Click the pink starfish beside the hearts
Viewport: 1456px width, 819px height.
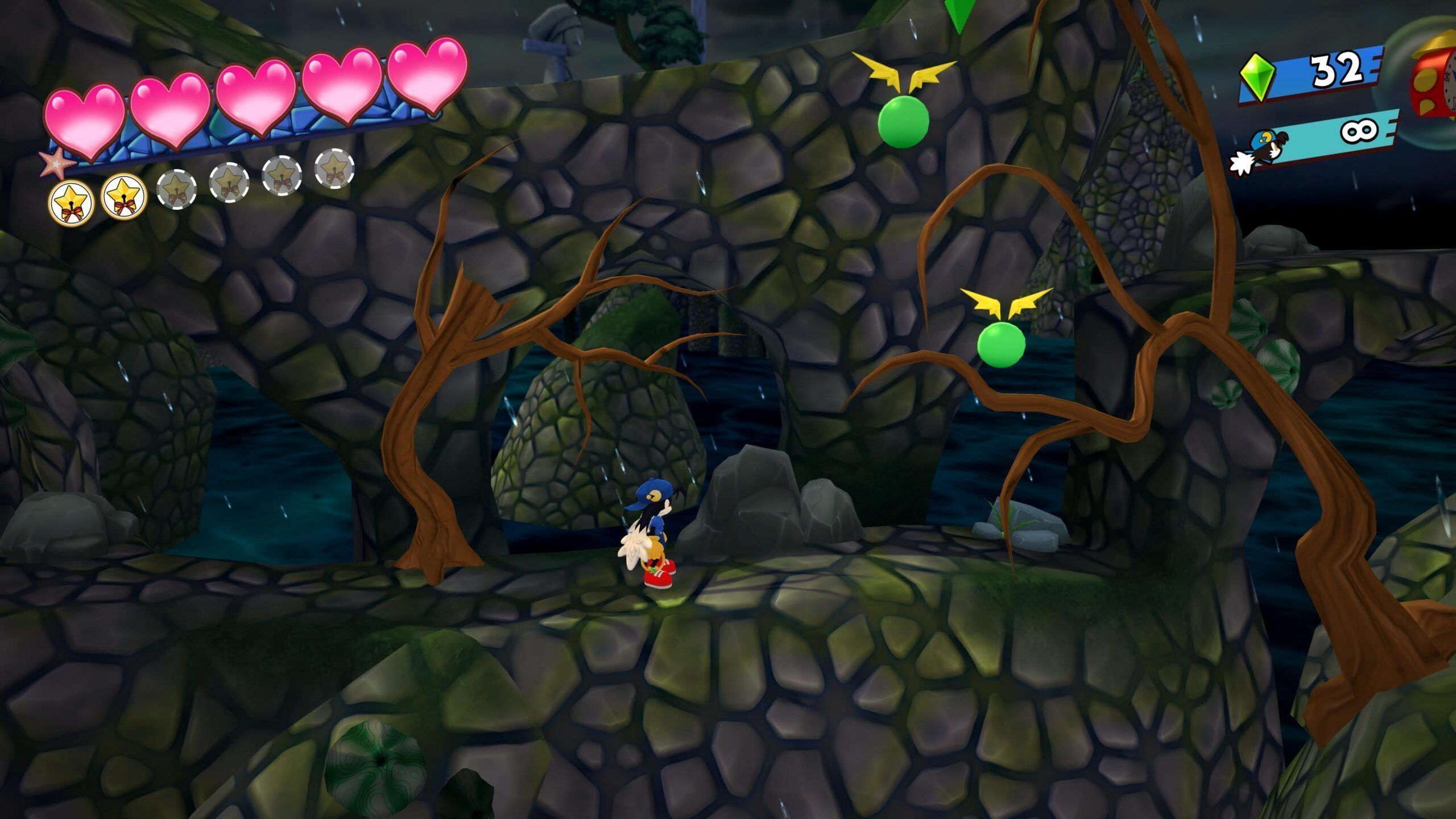point(57,163)
